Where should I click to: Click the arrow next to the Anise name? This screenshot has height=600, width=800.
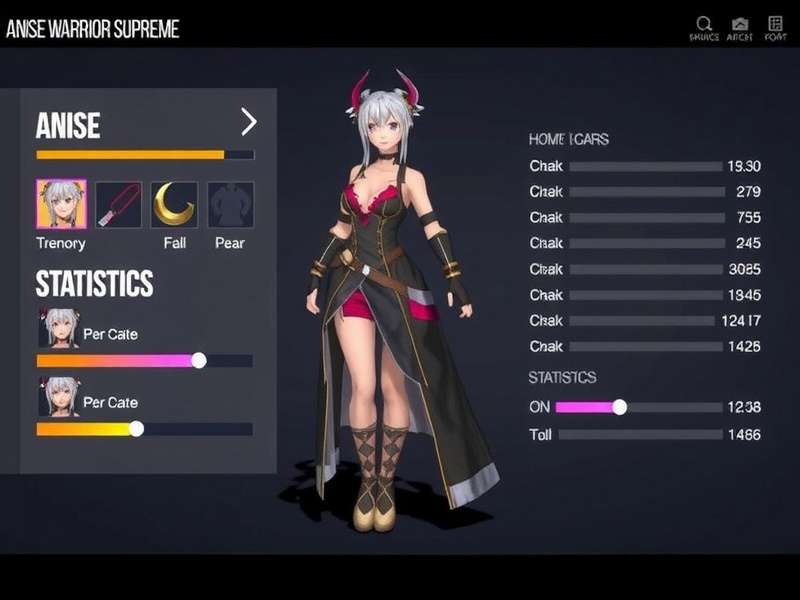(249, 122)
